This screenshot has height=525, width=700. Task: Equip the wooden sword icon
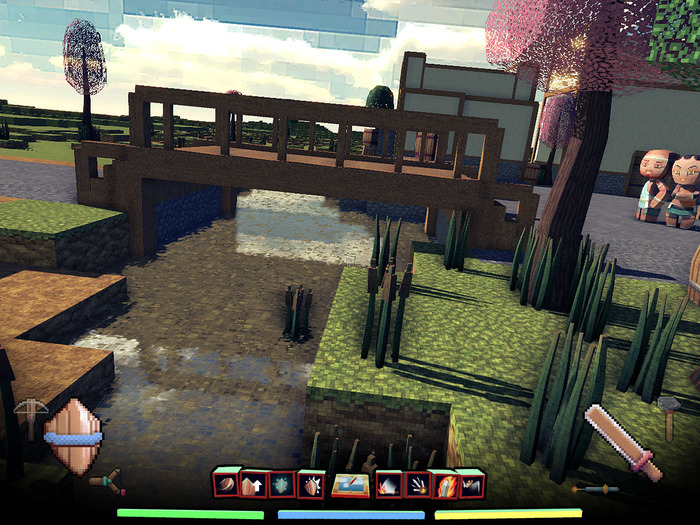(x=622, y=442)
